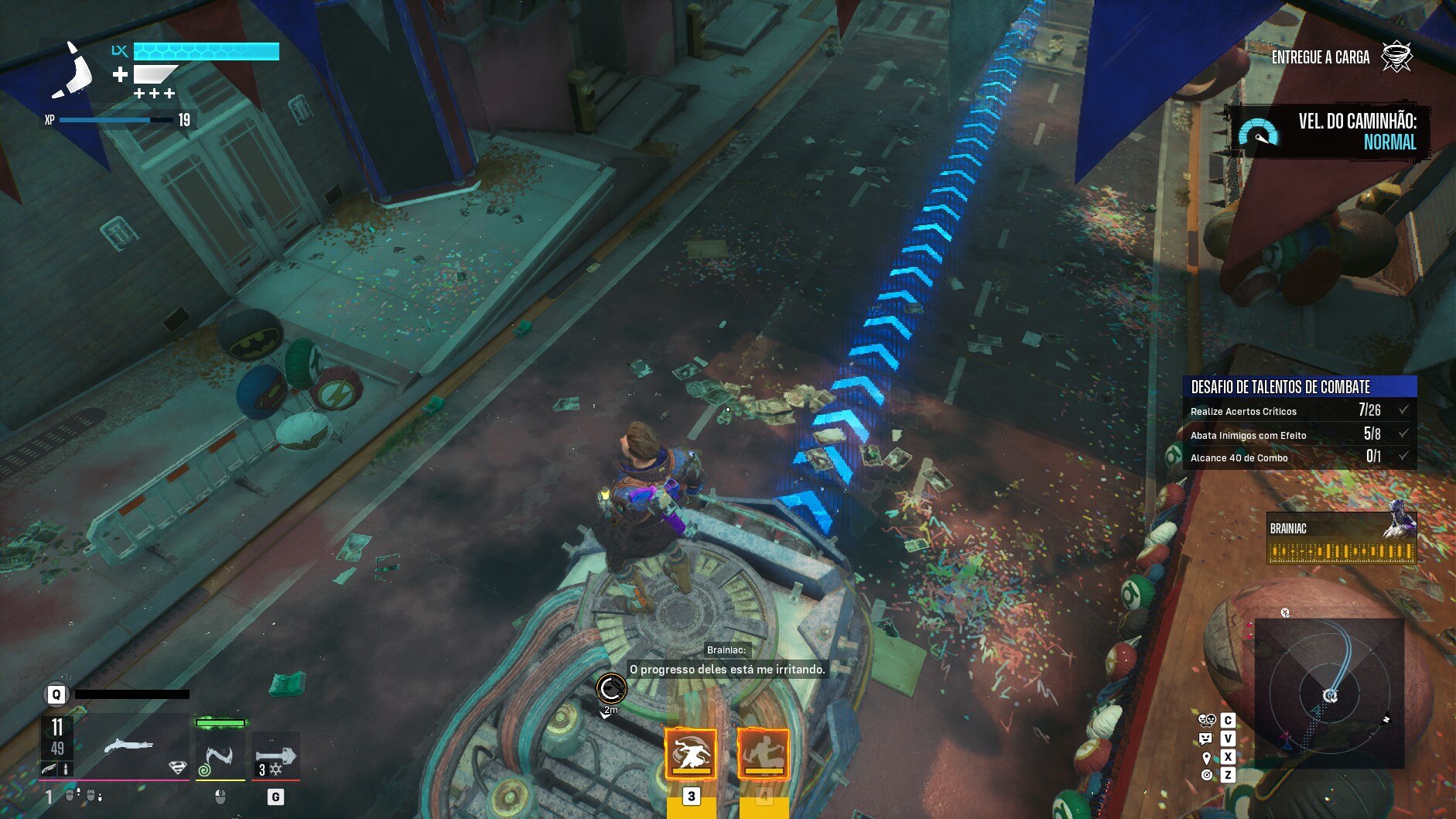Image resolution: width=1456 pixels, height=819 pixels.
Task: Click the swap character faces icon
Action: click(x=1207, y=720)
